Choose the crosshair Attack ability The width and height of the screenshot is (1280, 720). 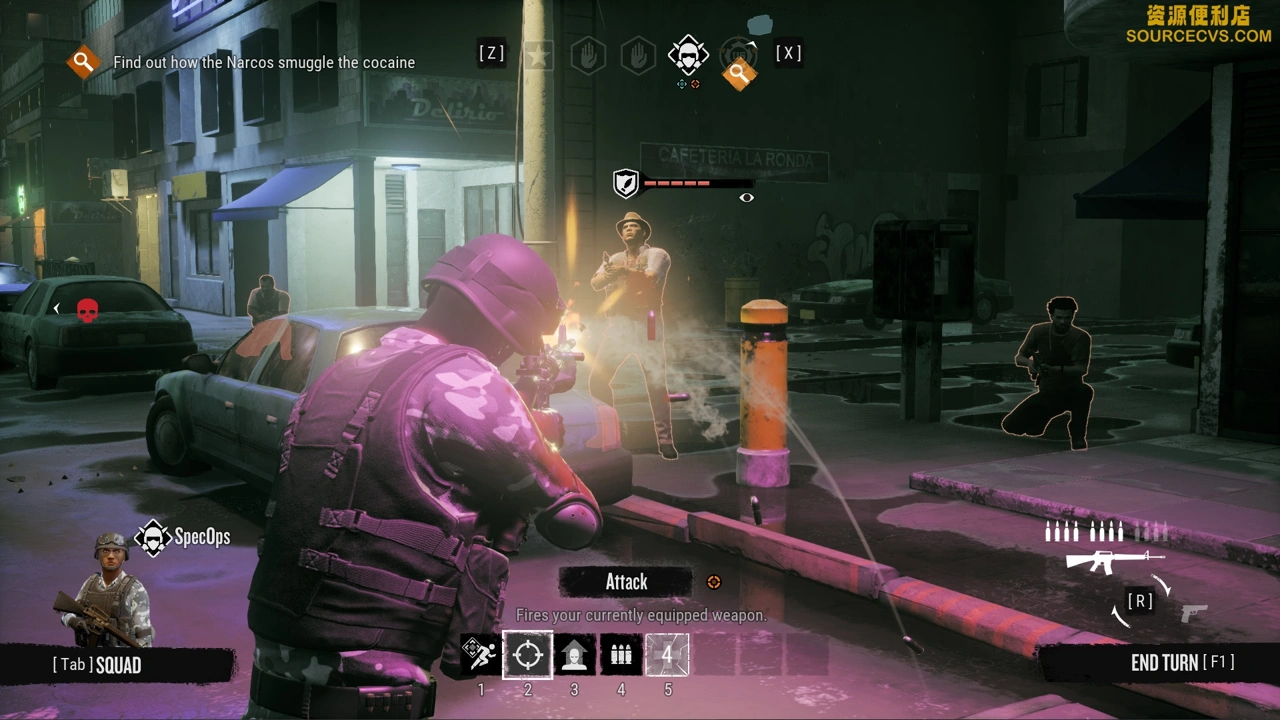pyautogui.click(x=527, y=655)
